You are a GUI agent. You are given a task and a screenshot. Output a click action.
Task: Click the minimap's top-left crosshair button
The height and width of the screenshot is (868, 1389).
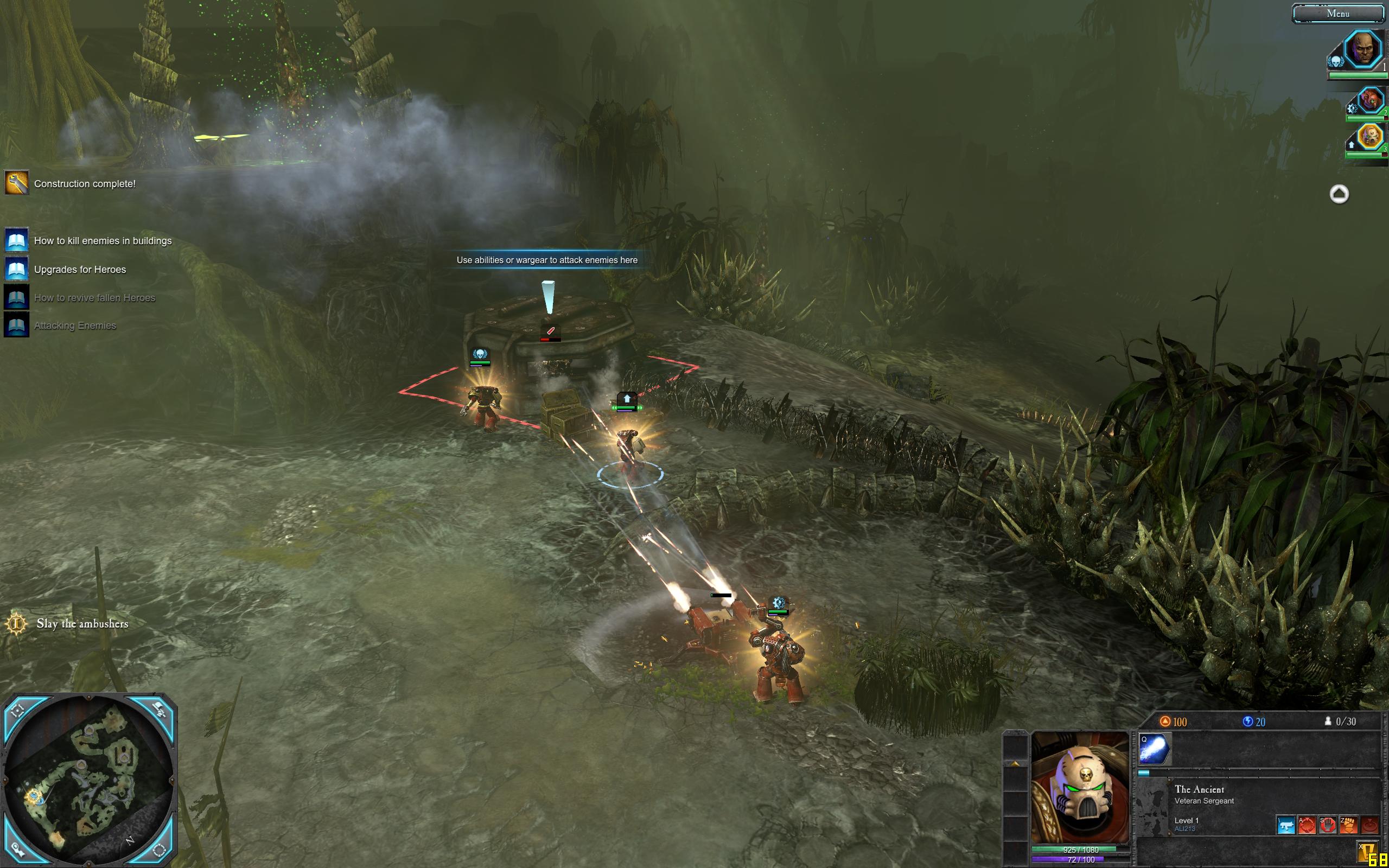click(x=17, y=711)
